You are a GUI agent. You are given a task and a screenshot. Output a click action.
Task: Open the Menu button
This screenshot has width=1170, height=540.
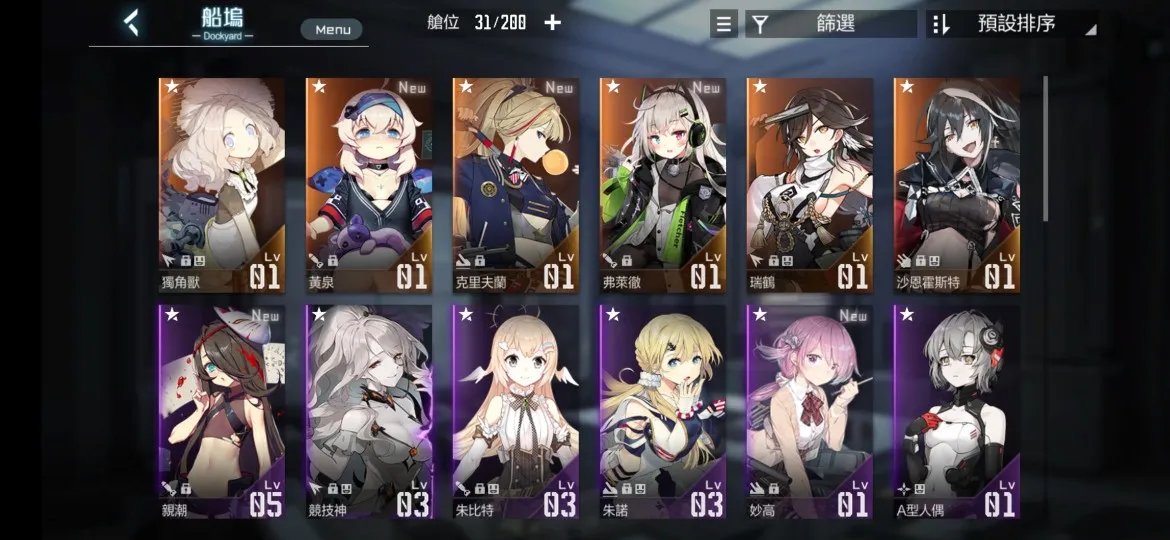(x=332, y=29)
